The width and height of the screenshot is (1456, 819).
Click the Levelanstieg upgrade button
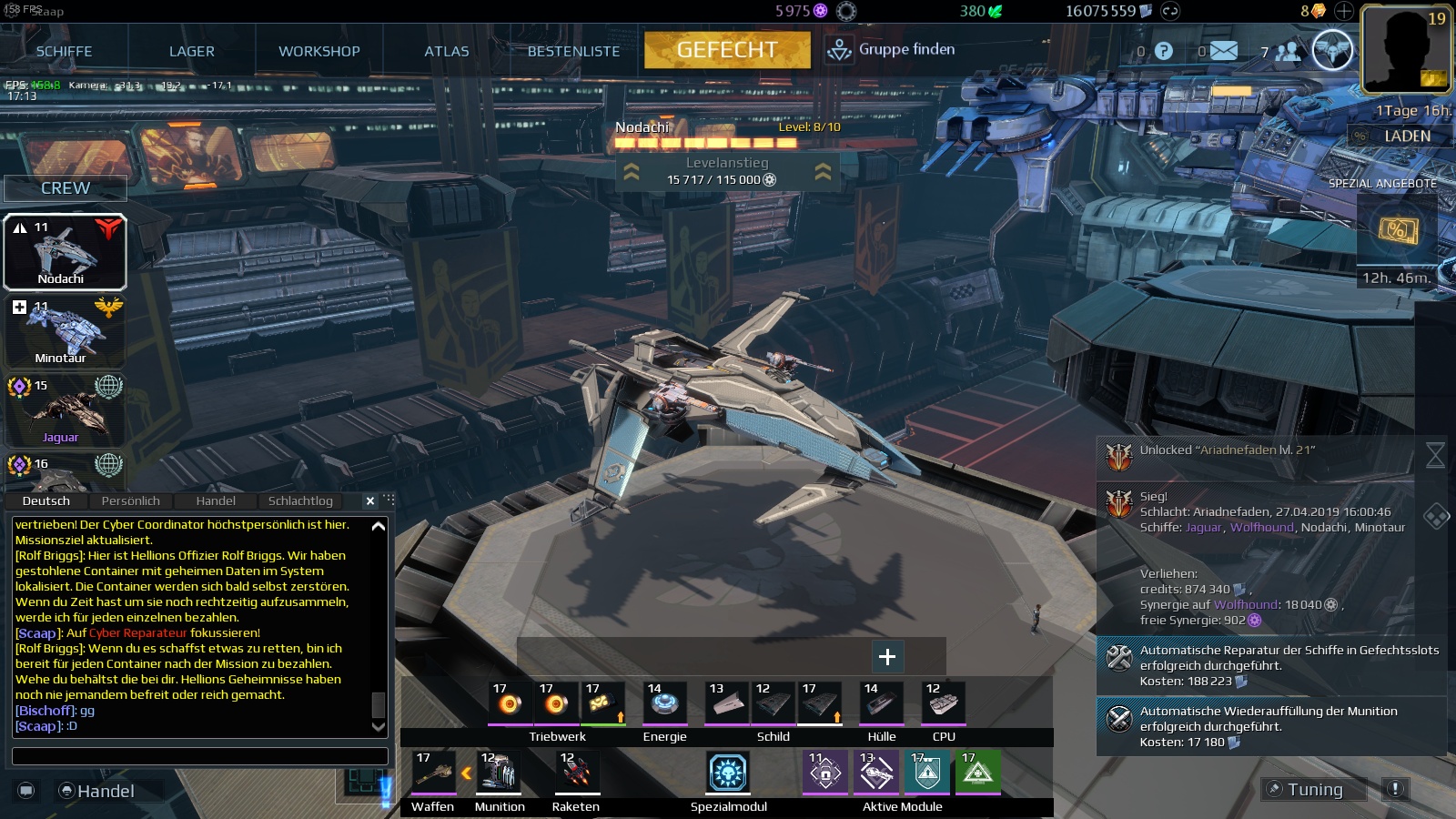point(727,171)
